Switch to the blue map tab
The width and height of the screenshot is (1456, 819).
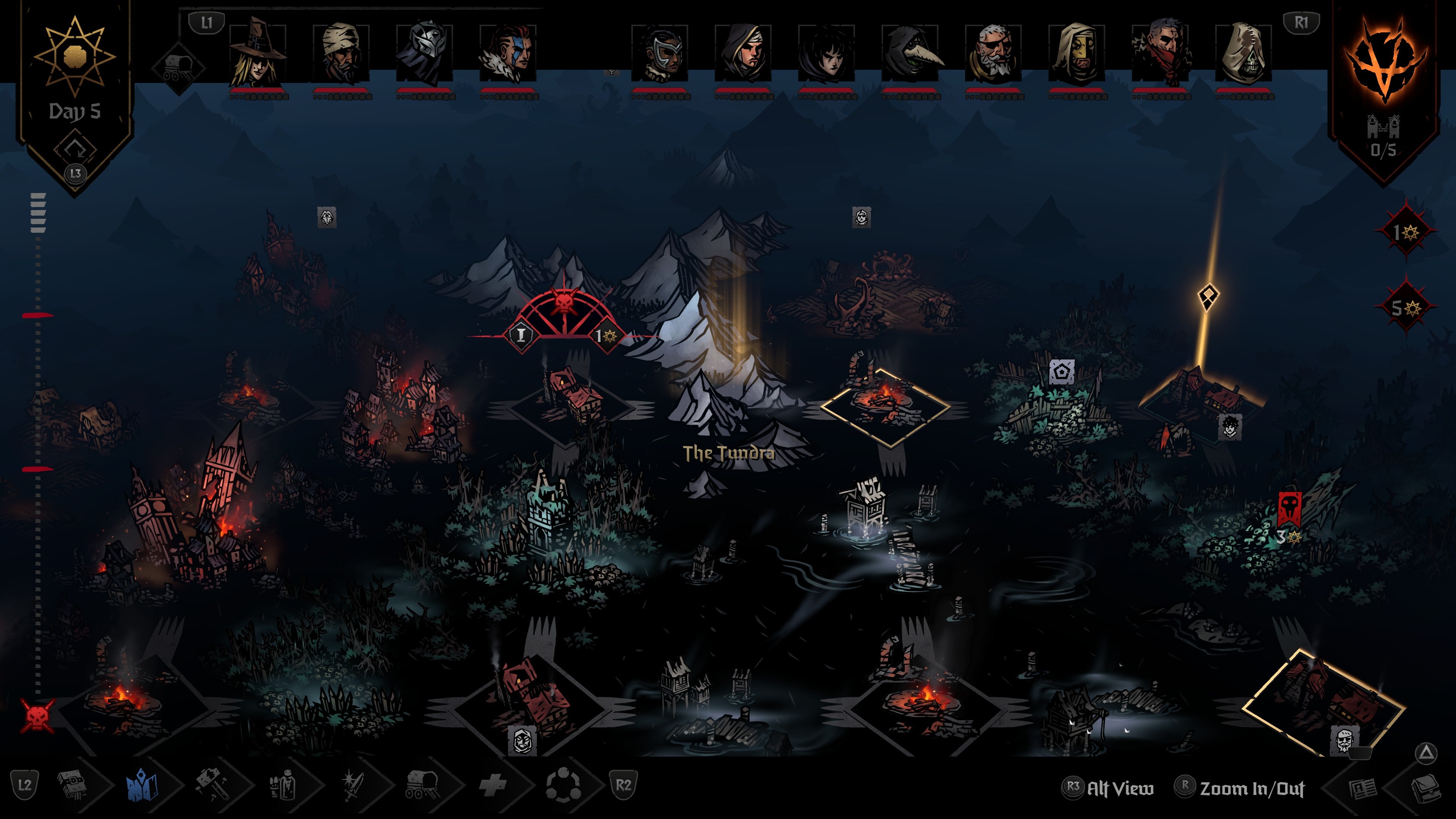142,785
